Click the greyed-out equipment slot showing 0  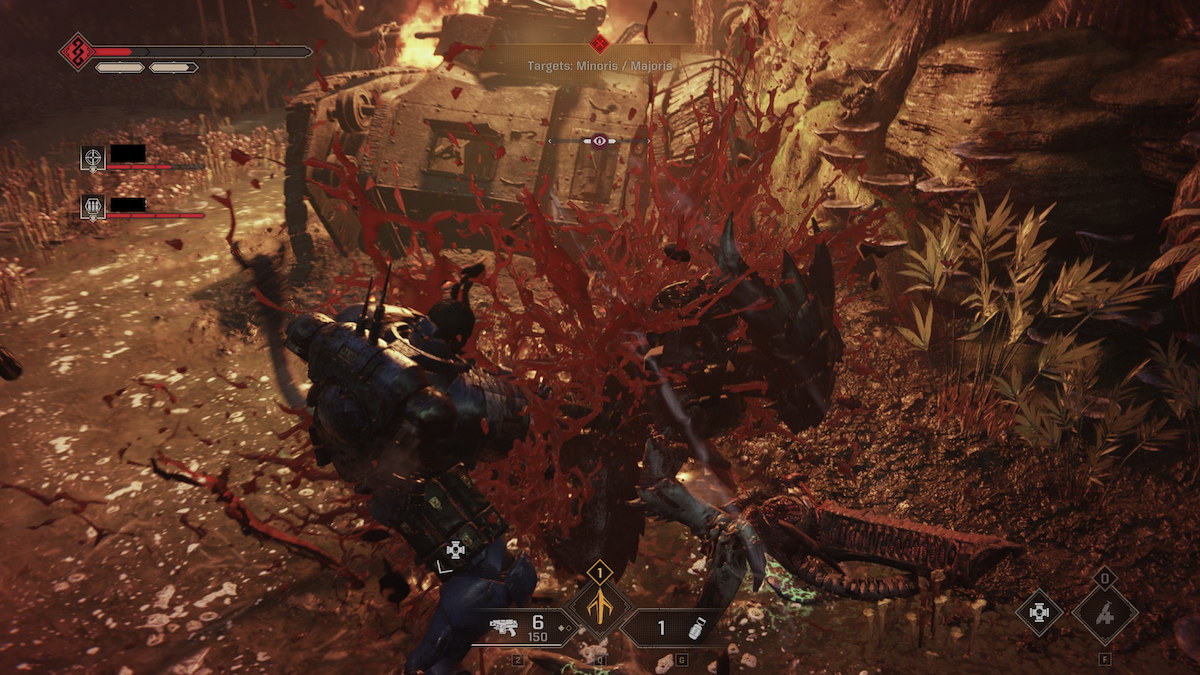(x=1105, y=612)
